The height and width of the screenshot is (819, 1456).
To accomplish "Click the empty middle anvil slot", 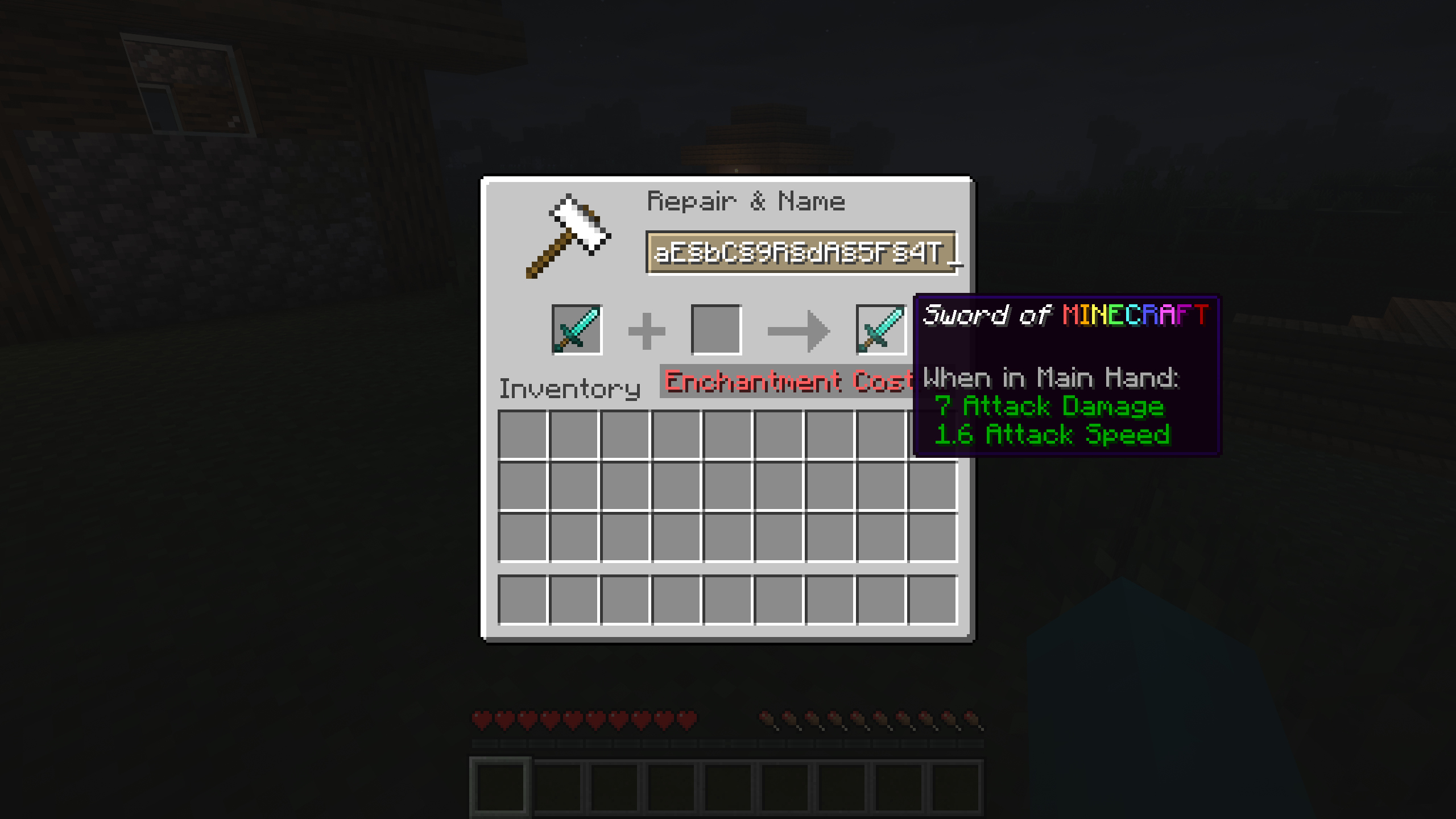I will tap(718, 330).
